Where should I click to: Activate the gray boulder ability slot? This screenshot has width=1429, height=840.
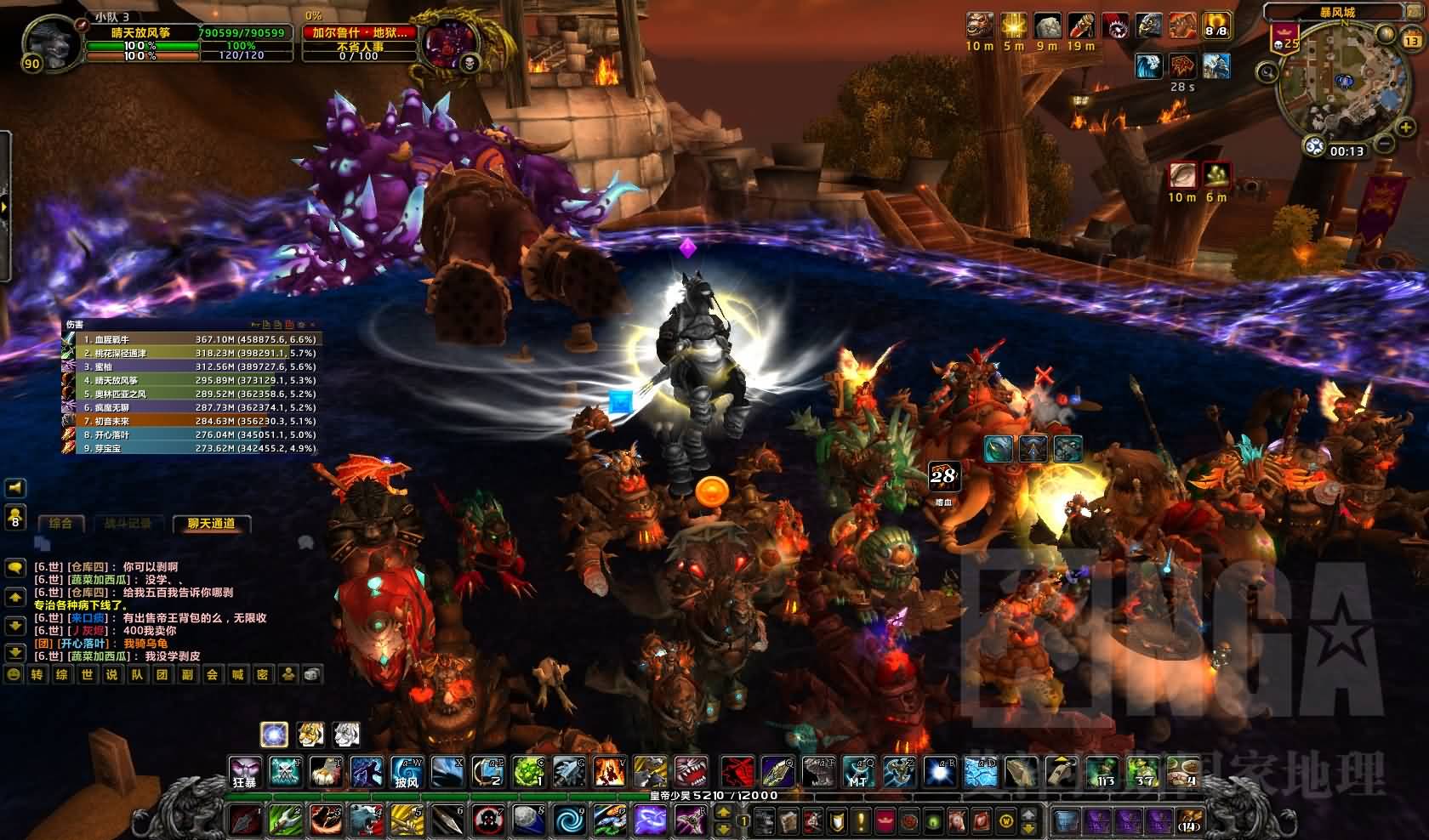tap(527, 820)
